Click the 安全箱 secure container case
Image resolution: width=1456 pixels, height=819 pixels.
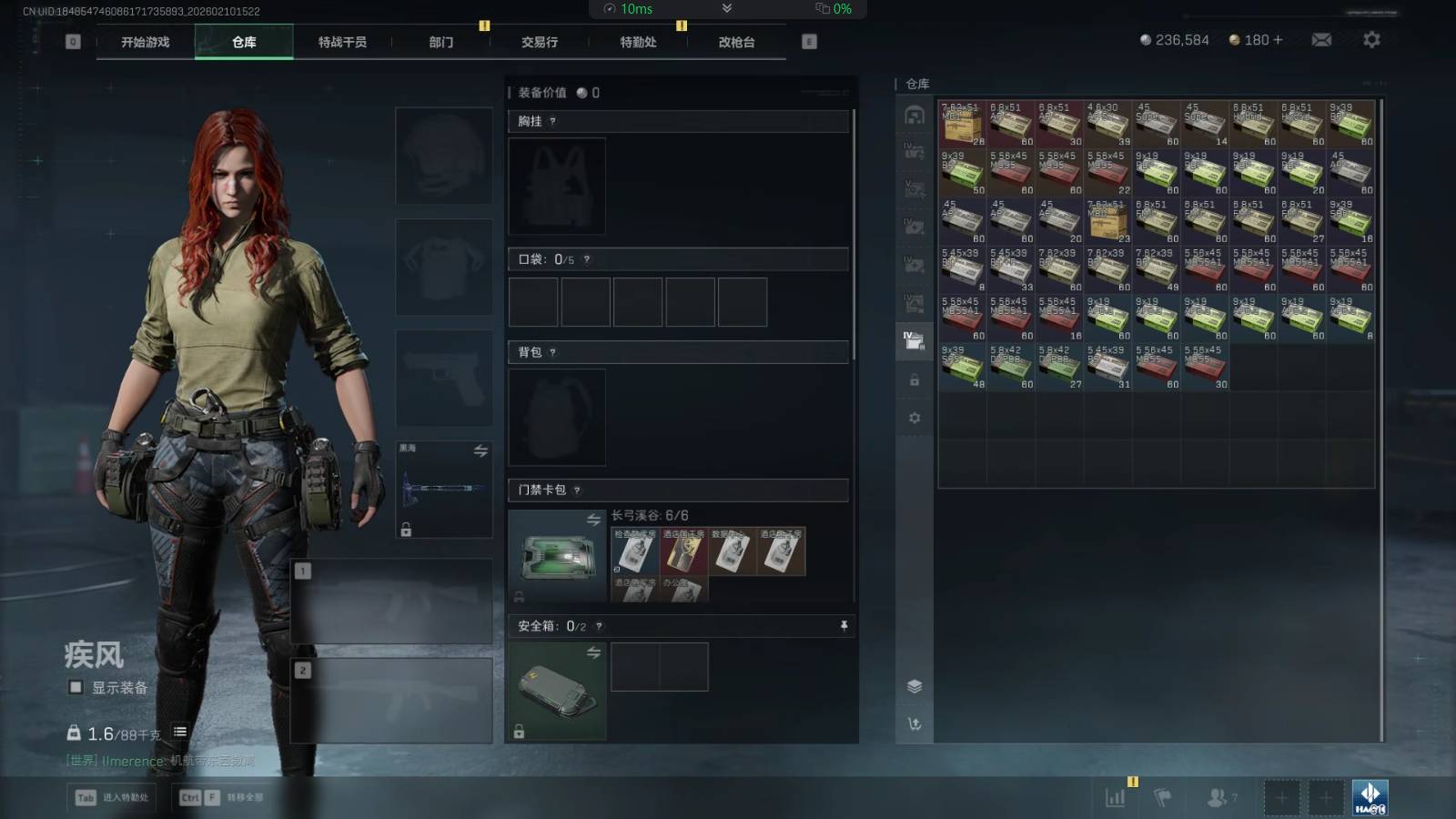pyautogui.click(x=557, y=690)
